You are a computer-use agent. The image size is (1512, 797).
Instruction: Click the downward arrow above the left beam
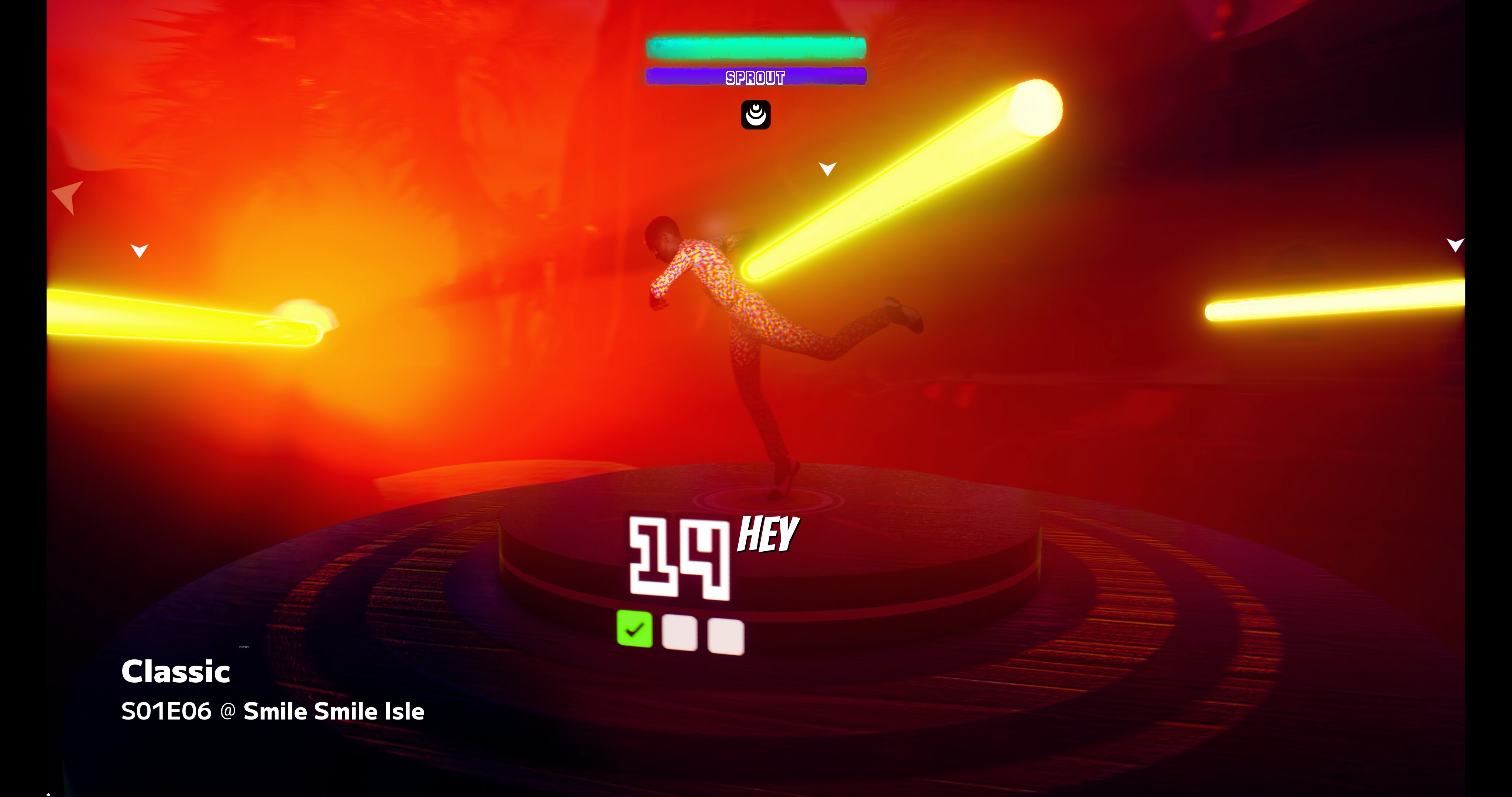point(139,250)
